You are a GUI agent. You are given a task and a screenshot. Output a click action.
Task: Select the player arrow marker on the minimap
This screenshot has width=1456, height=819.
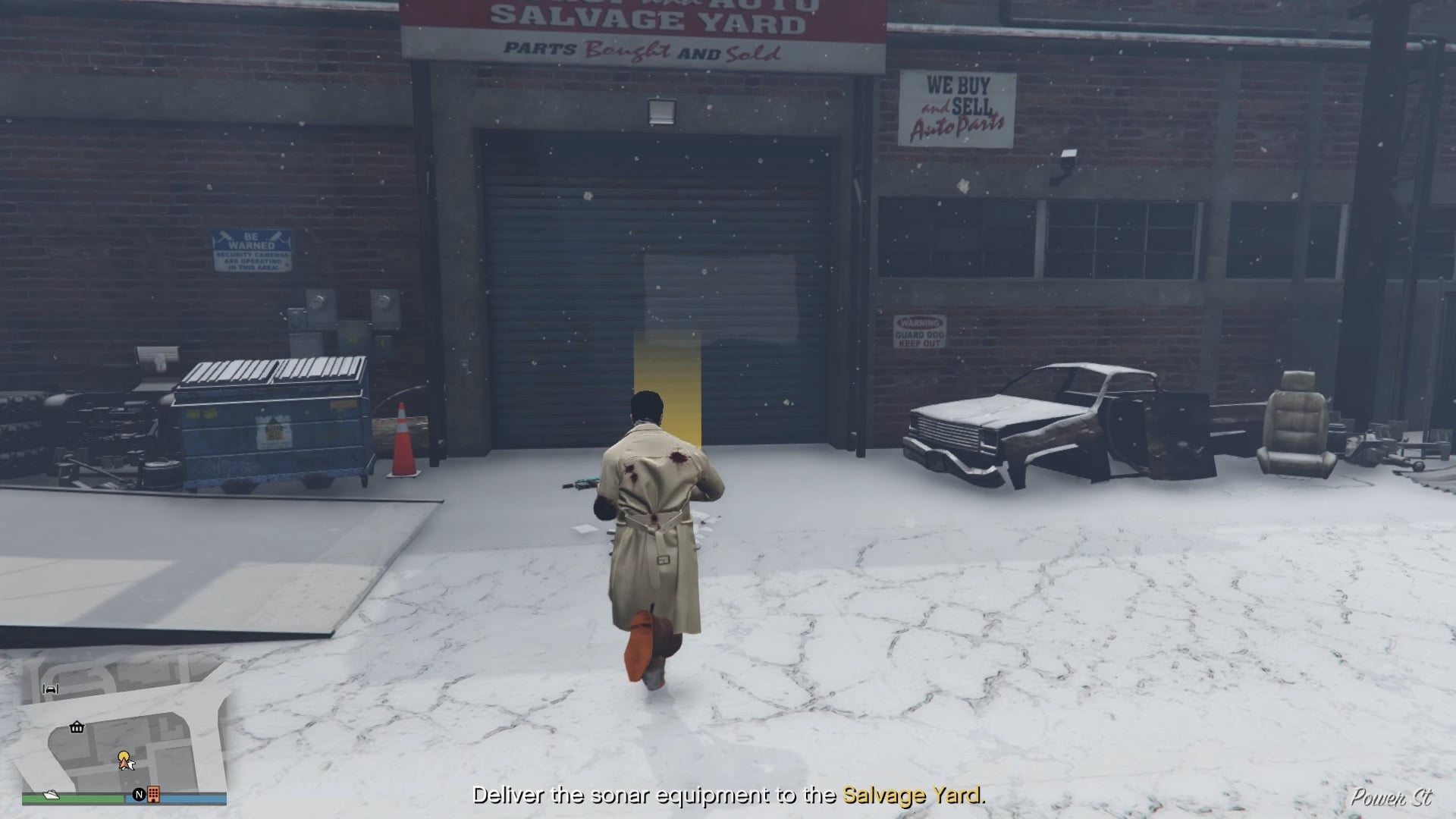tap(124, 764)
